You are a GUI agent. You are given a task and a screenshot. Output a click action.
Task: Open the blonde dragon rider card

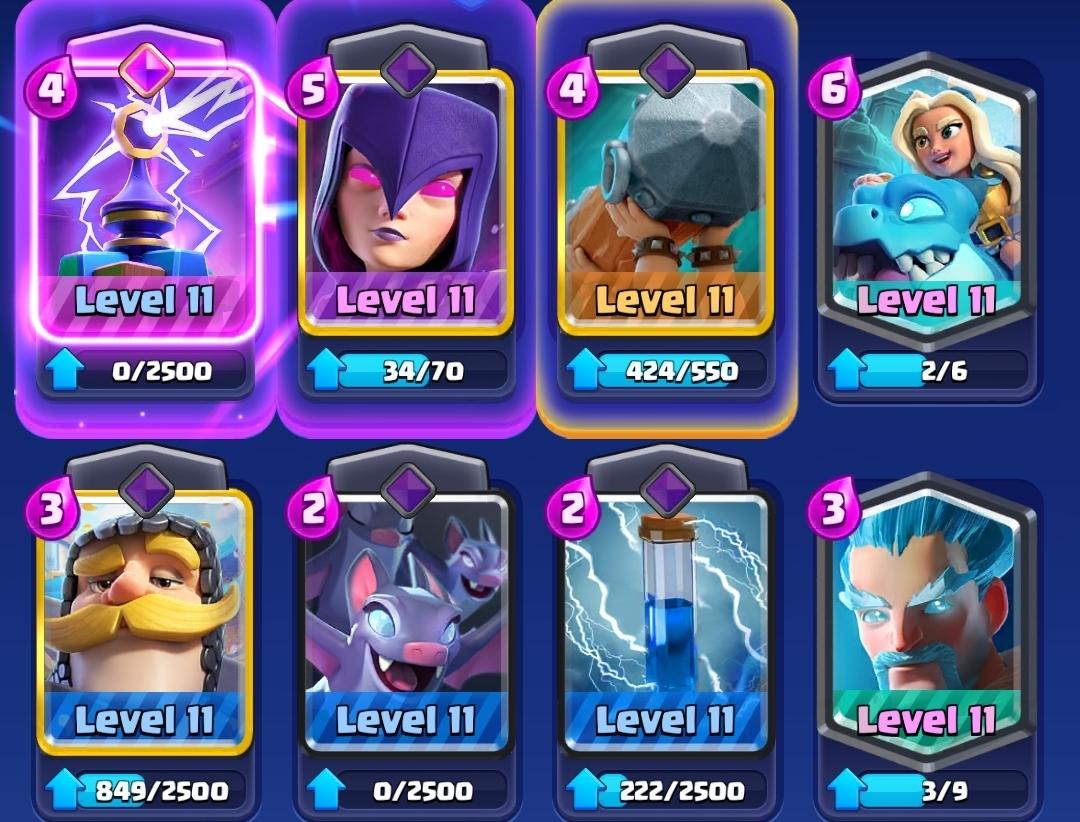[x=925, y=200]
